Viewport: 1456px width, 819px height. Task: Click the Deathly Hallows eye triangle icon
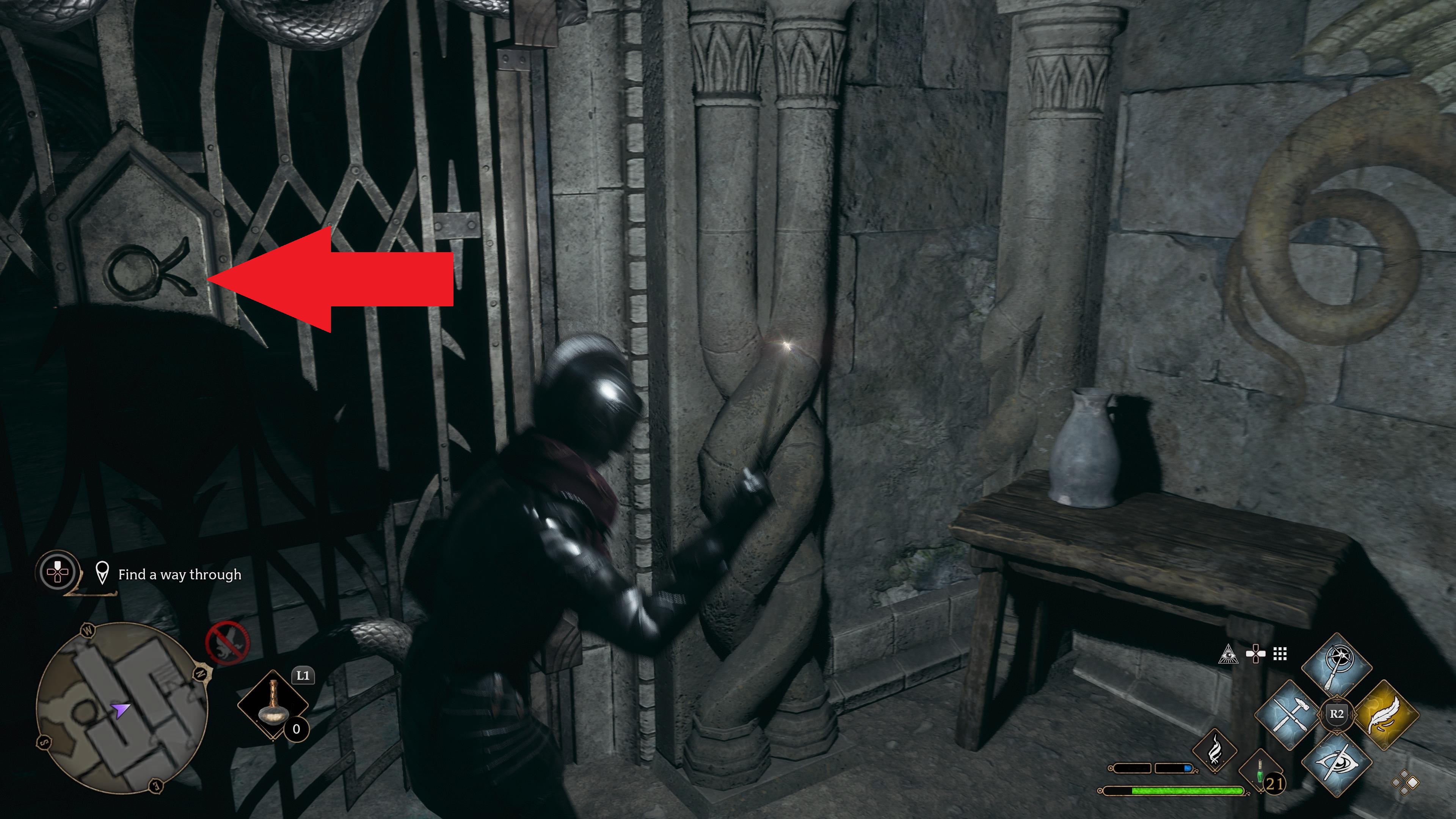coord(1228,654)
